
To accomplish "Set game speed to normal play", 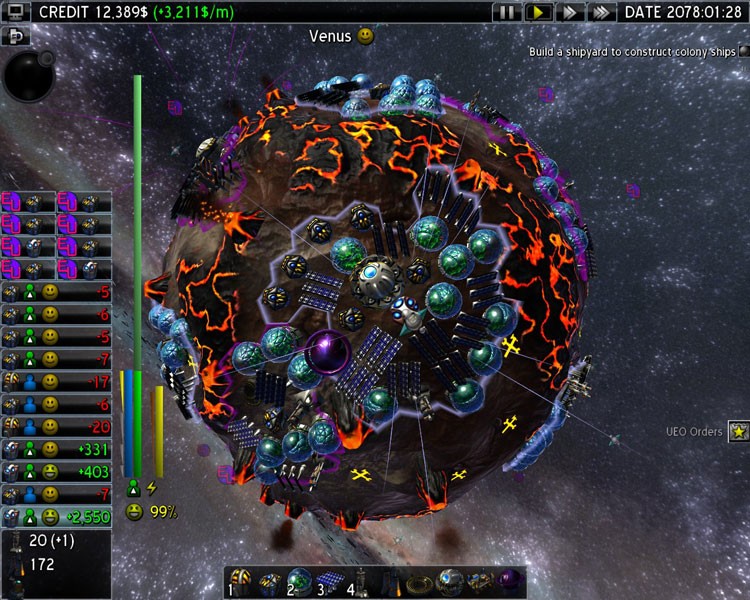I will [x=538, y=12].
